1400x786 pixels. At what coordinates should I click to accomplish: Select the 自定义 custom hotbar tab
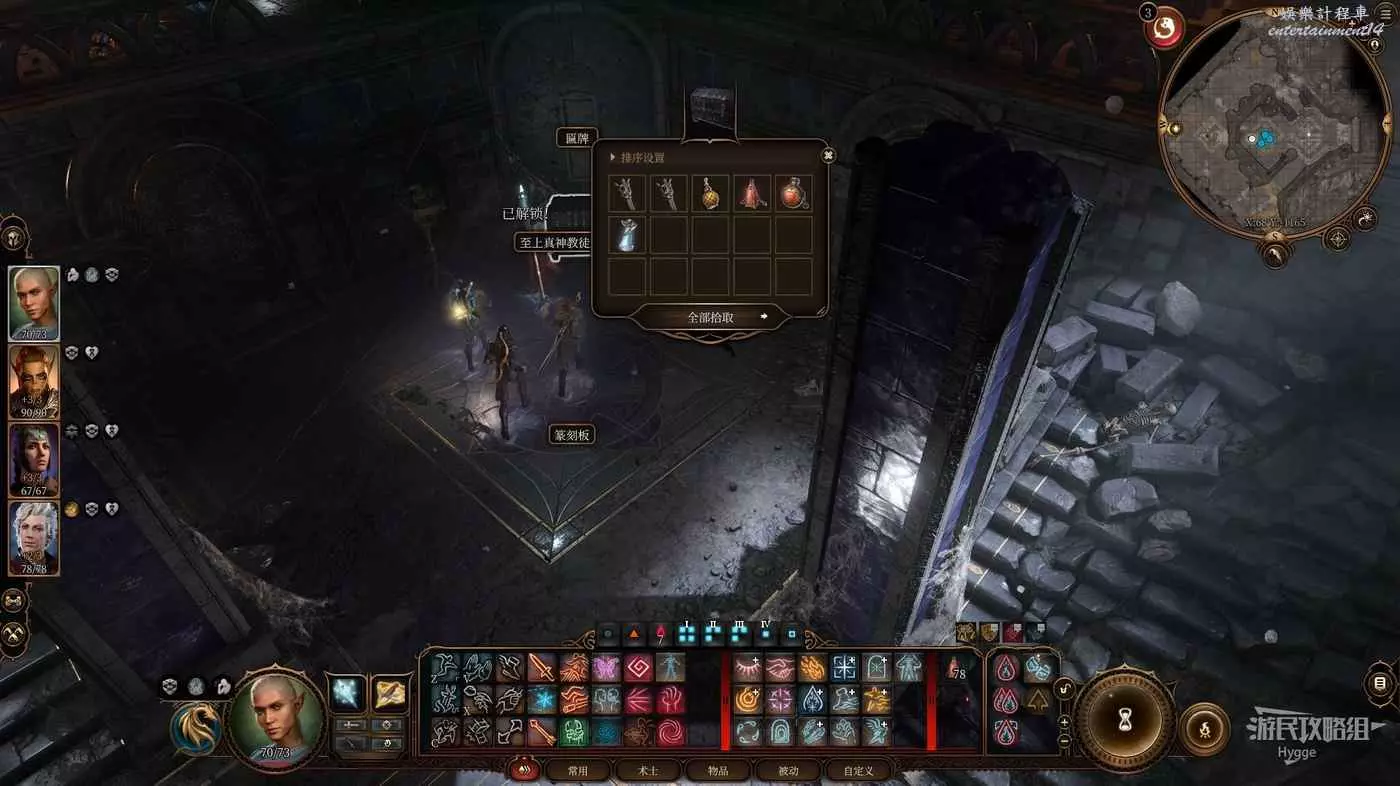(x=858, y=771)
